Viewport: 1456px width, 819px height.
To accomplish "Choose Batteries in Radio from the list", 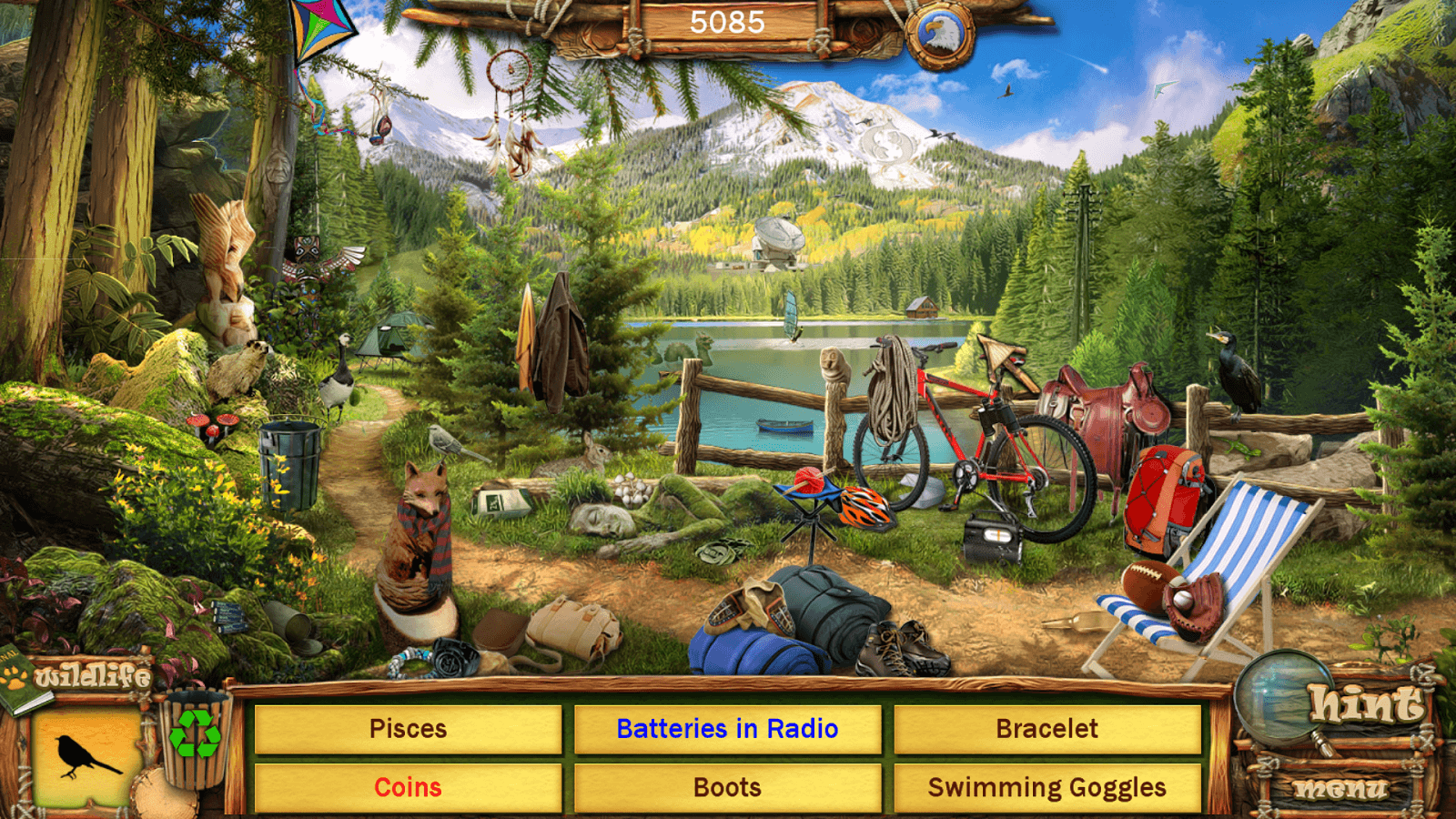I will 727,729.
